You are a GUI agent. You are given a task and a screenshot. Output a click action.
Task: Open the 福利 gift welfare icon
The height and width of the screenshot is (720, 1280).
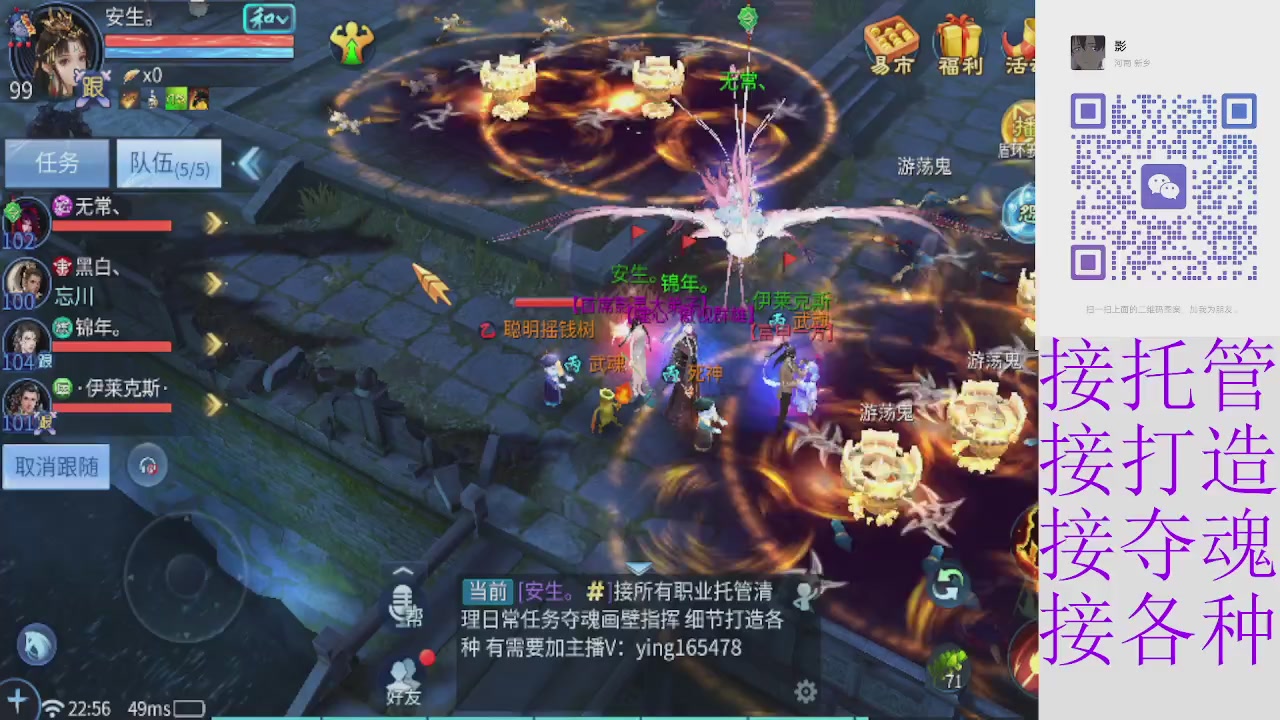coord(958,42)
